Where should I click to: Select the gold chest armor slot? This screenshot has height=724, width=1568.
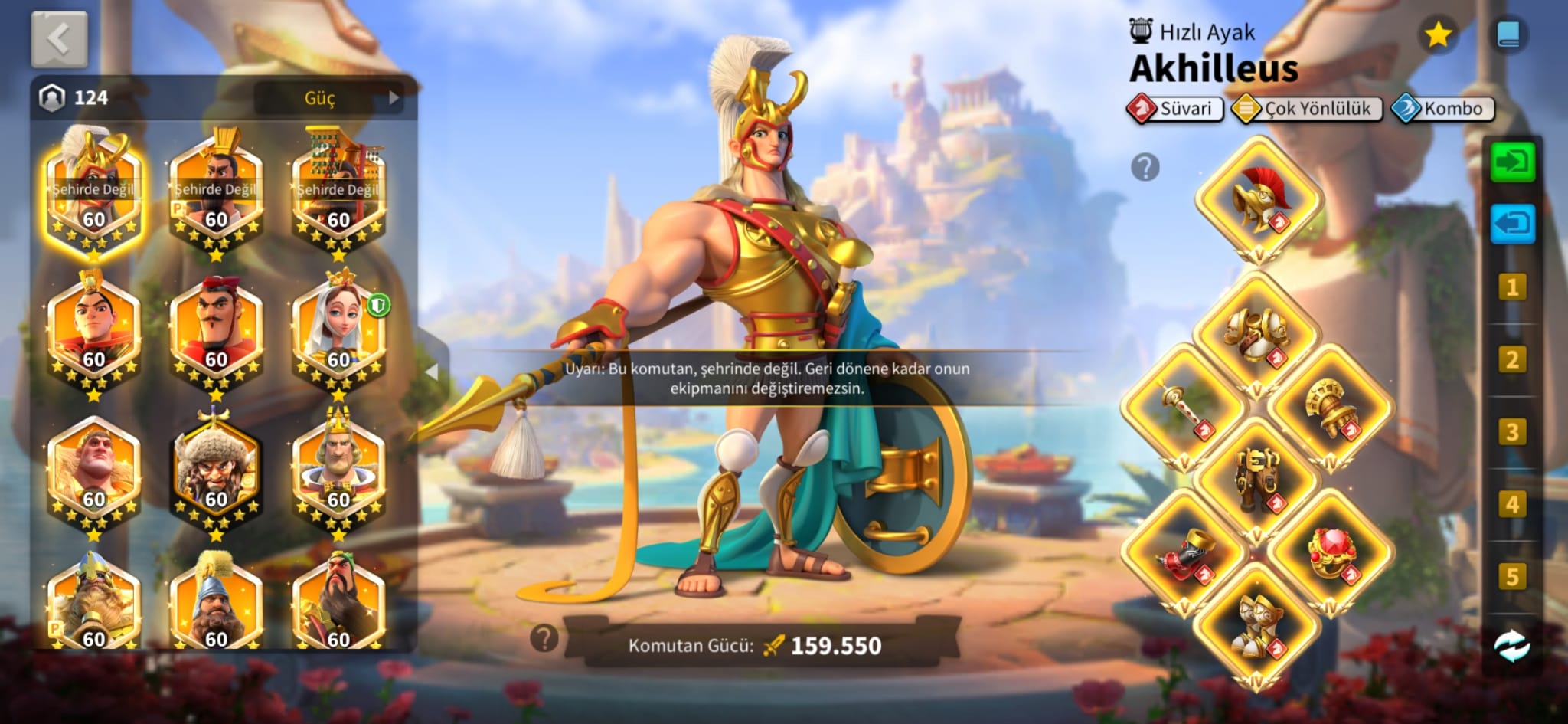coord(1257,333)
